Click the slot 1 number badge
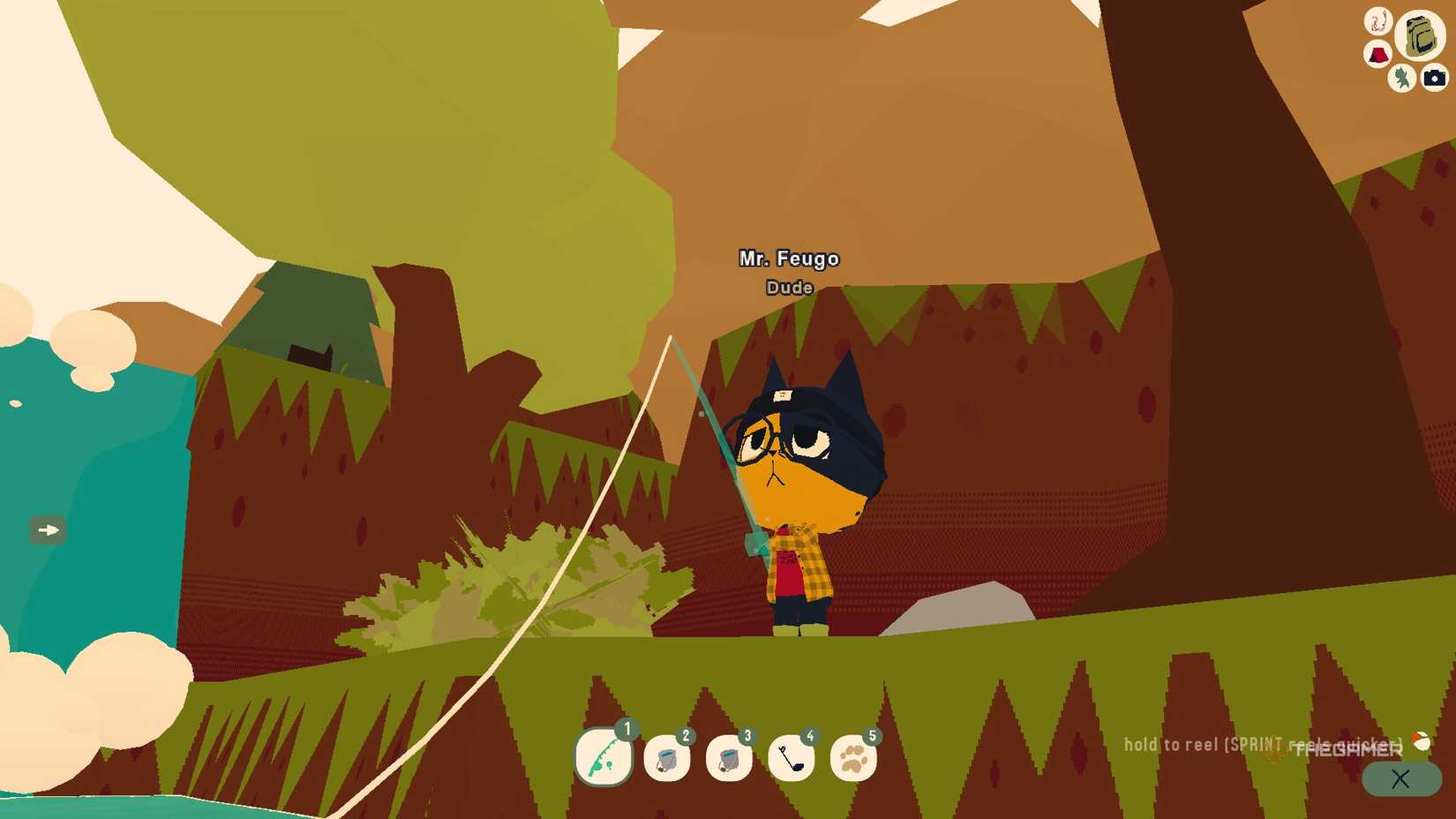The height and width of the screenshot is (819, 1456). point(627,730)
